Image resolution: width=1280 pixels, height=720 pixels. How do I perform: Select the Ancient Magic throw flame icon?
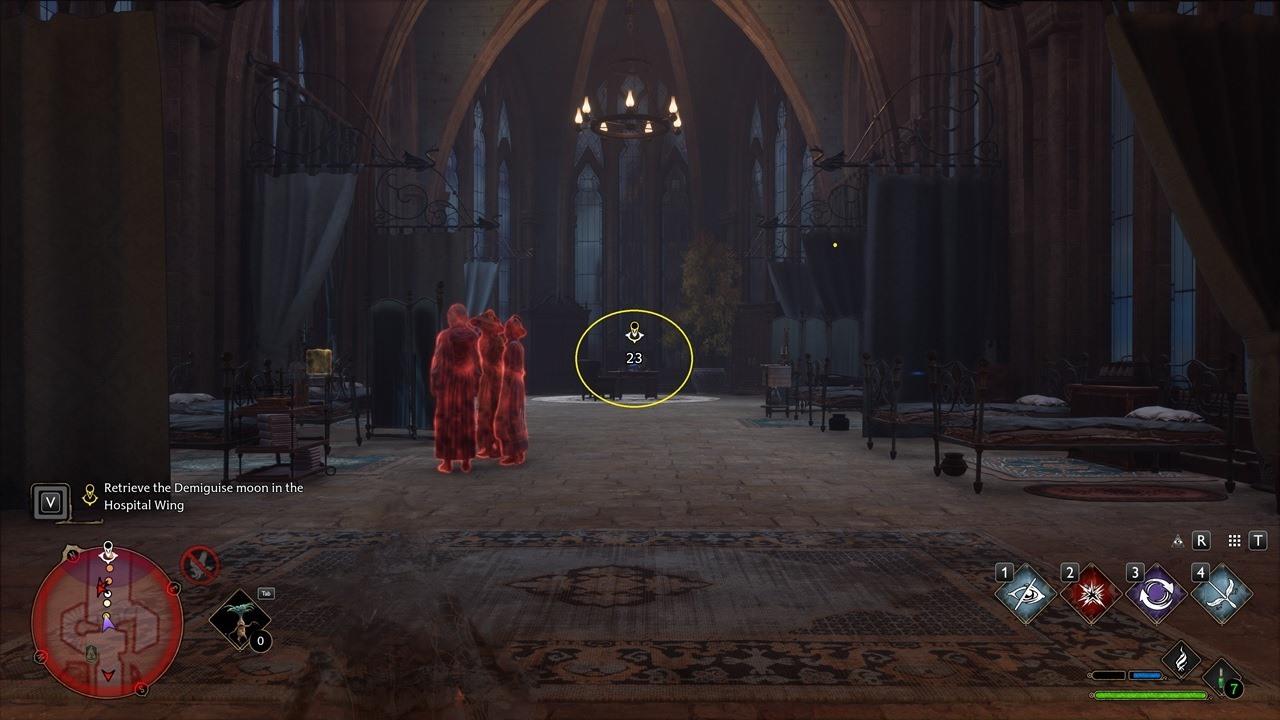point(1182,659)
